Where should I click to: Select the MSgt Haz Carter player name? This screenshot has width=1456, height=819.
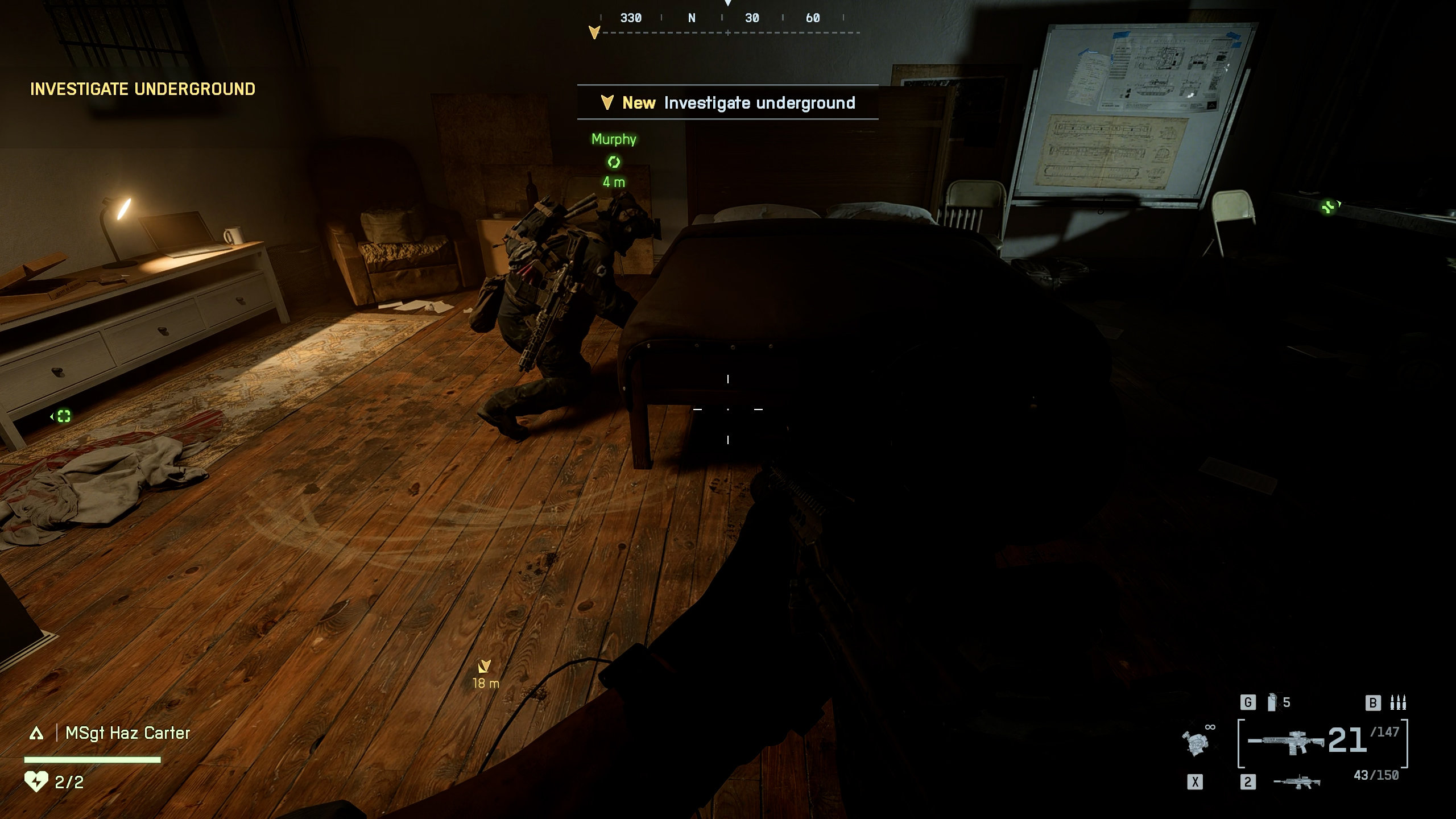click(127, 733)
